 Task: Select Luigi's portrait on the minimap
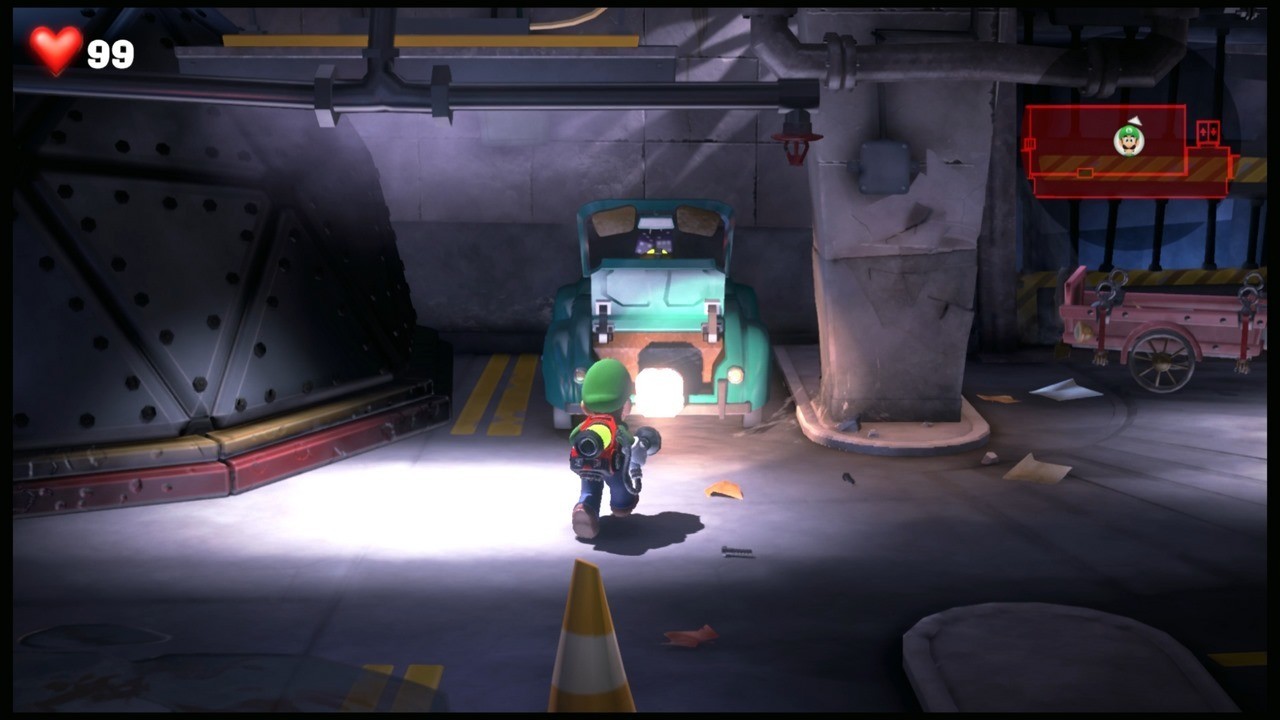coord(1128,140)
